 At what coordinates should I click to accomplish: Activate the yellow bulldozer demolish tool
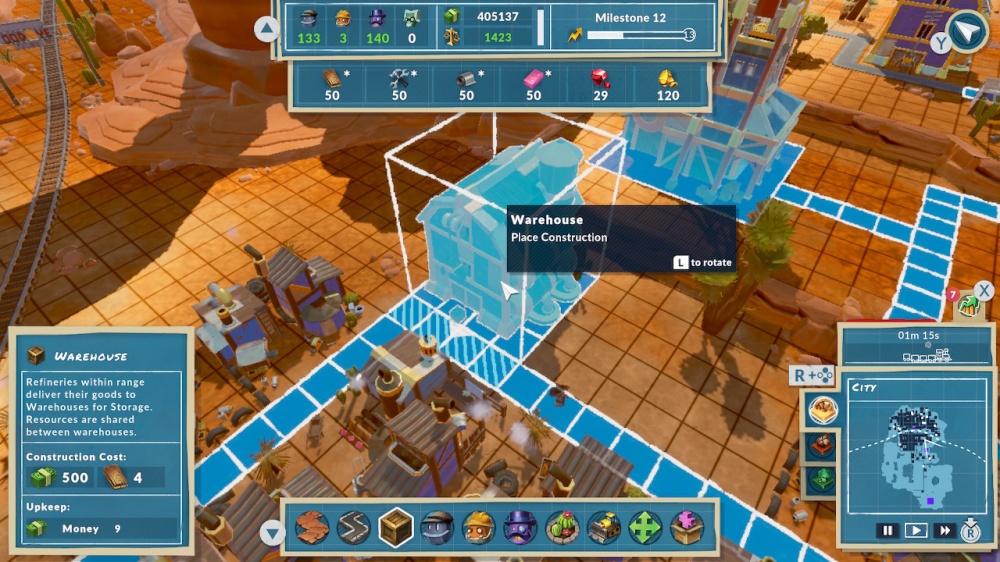pyautogui.click(x=604, y=527)
